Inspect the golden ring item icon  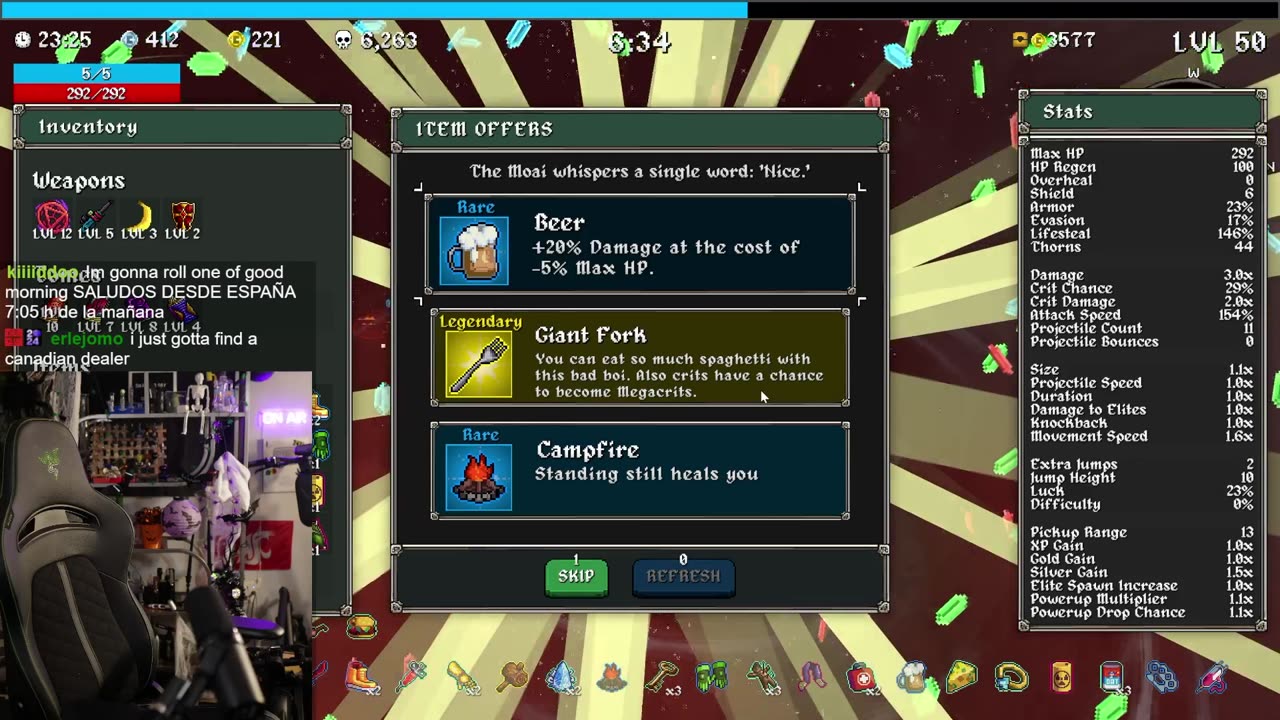[1012, 677]
